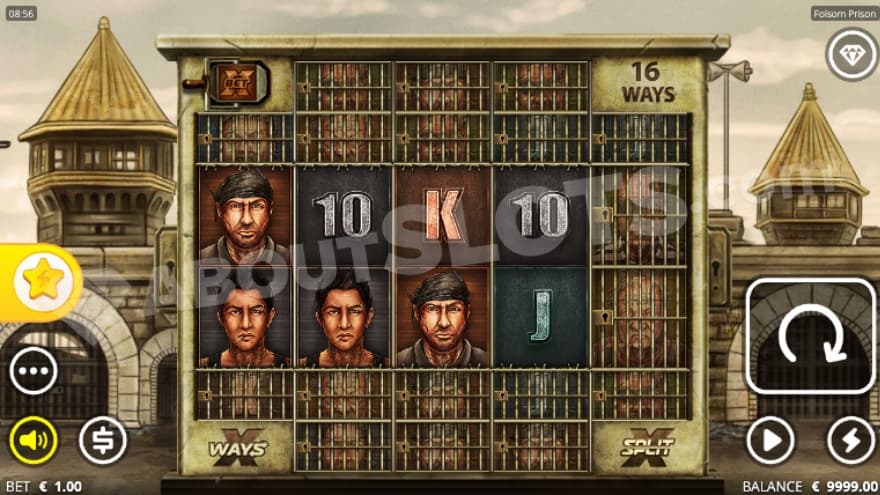Toggle the sound speaker button
The image size is (880, 495).
click(x=33, y=440)
